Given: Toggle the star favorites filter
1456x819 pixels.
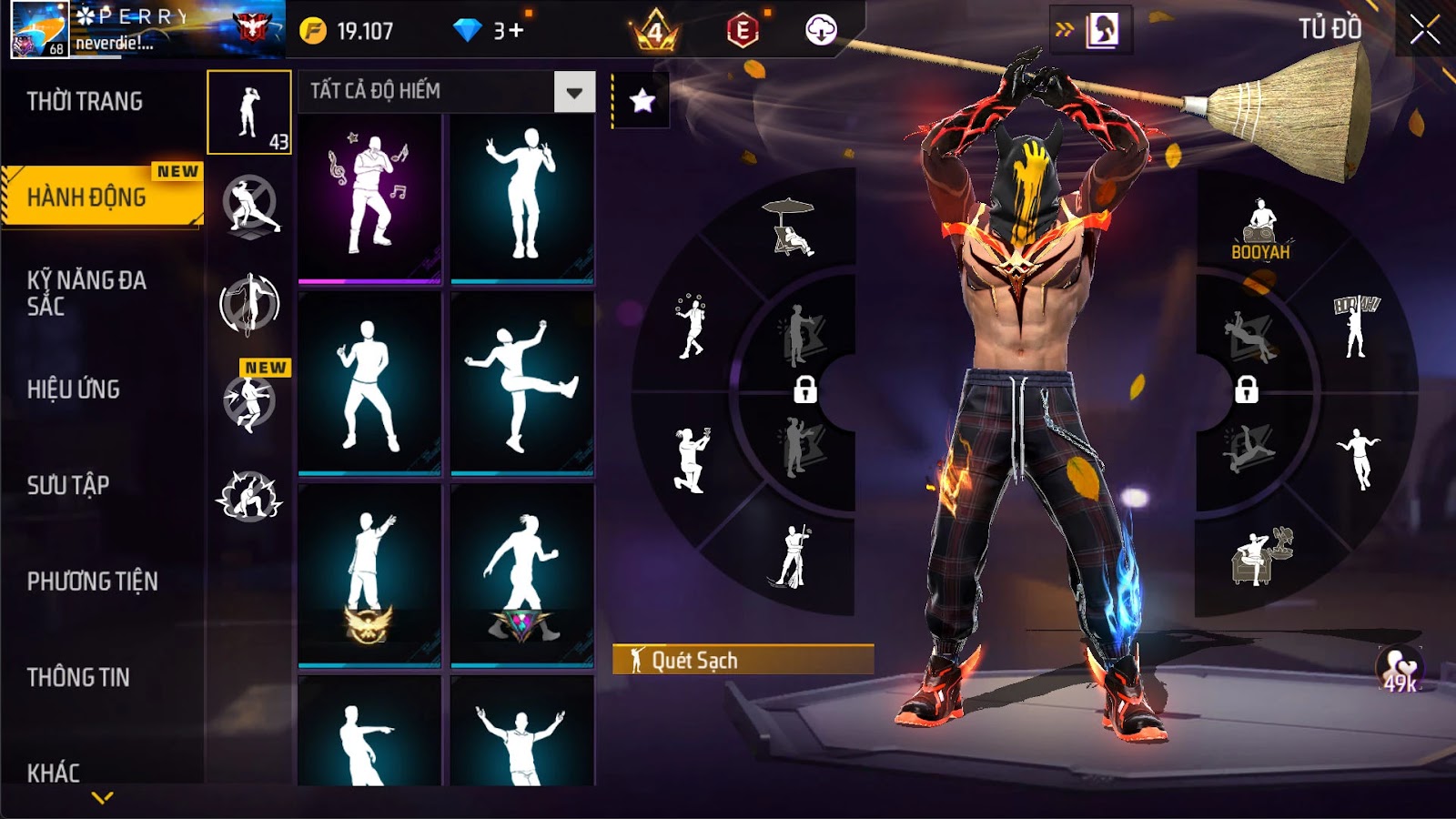Looking at the screenshot, I should pos(642,100).
